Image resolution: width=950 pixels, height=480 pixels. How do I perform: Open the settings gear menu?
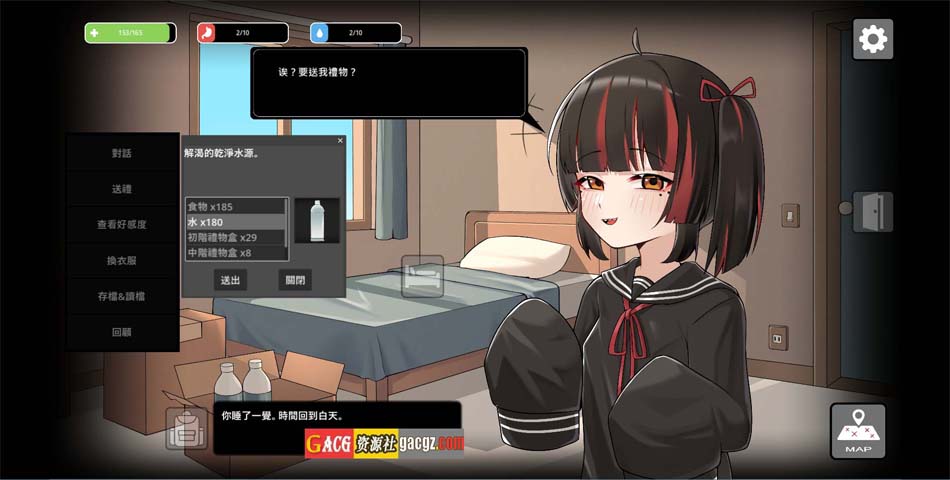tap(873, 39)
